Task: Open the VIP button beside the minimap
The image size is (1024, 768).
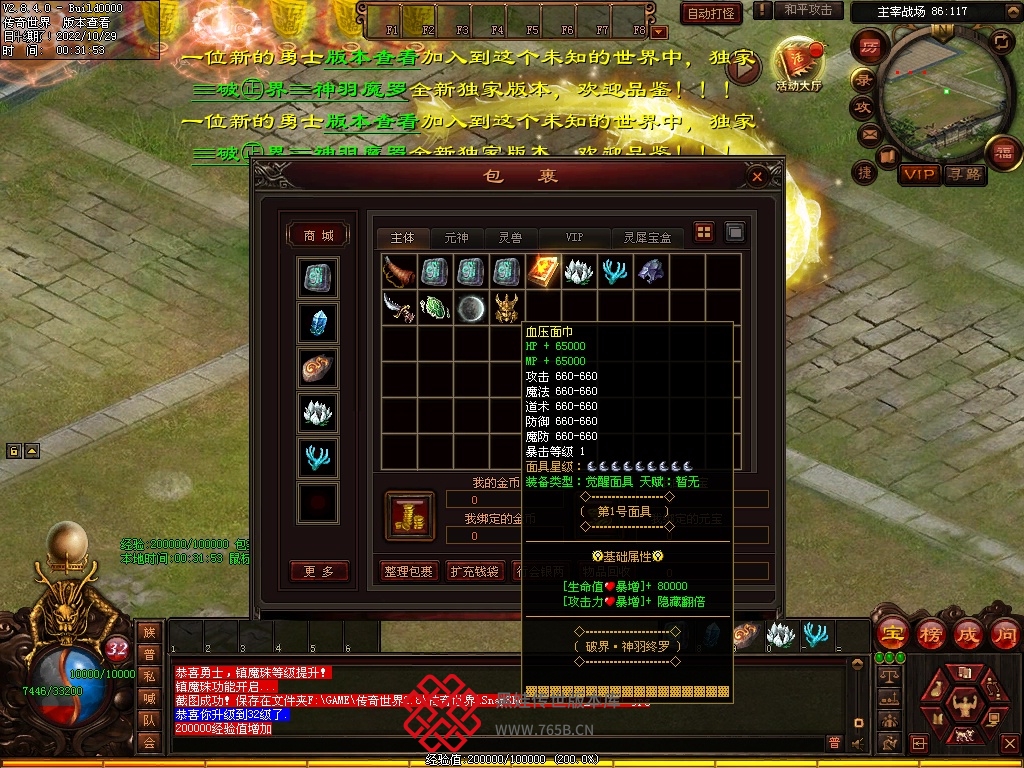Action: (x=919, y=174)
